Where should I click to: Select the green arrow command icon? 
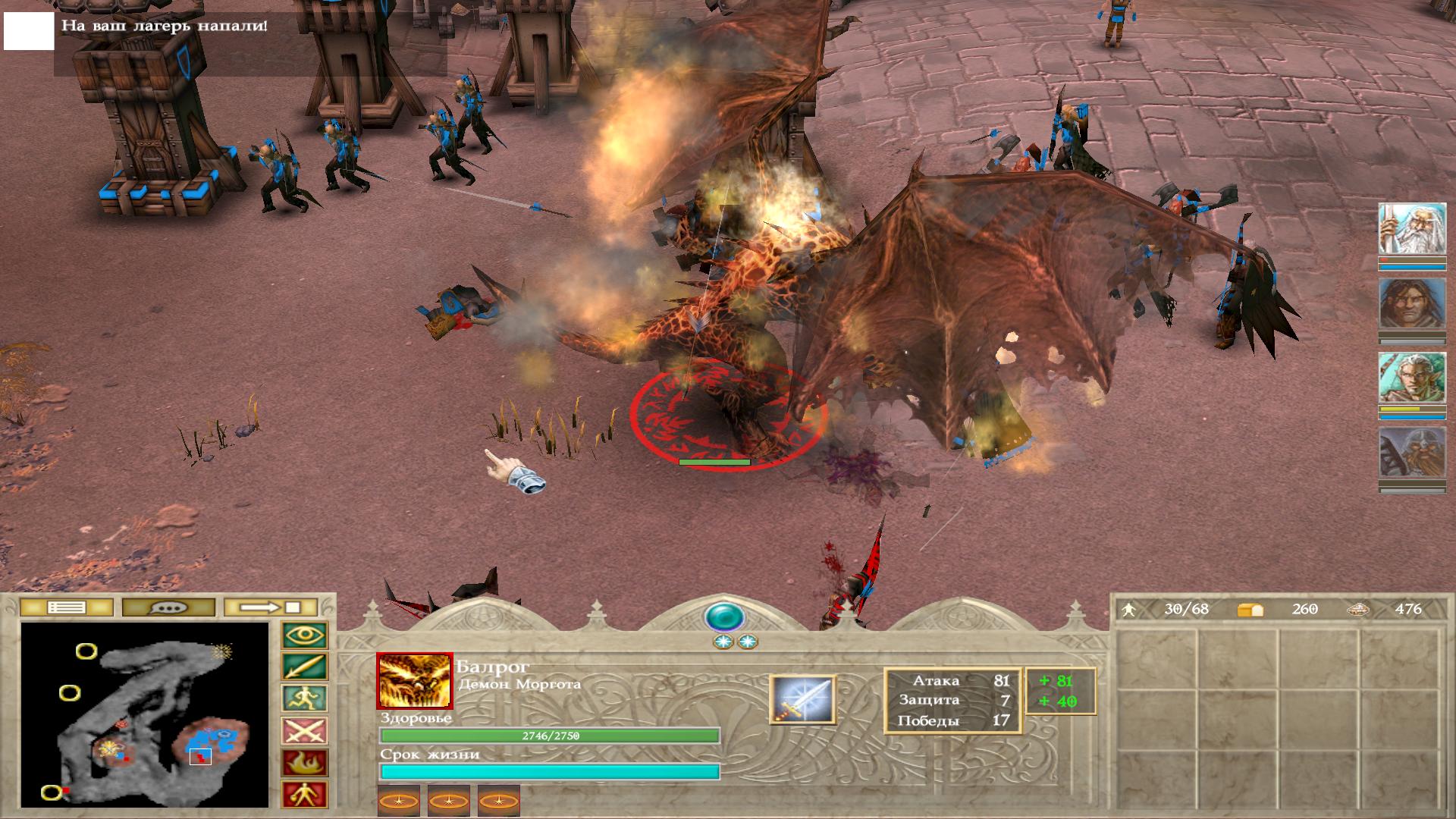click(305, 667)
